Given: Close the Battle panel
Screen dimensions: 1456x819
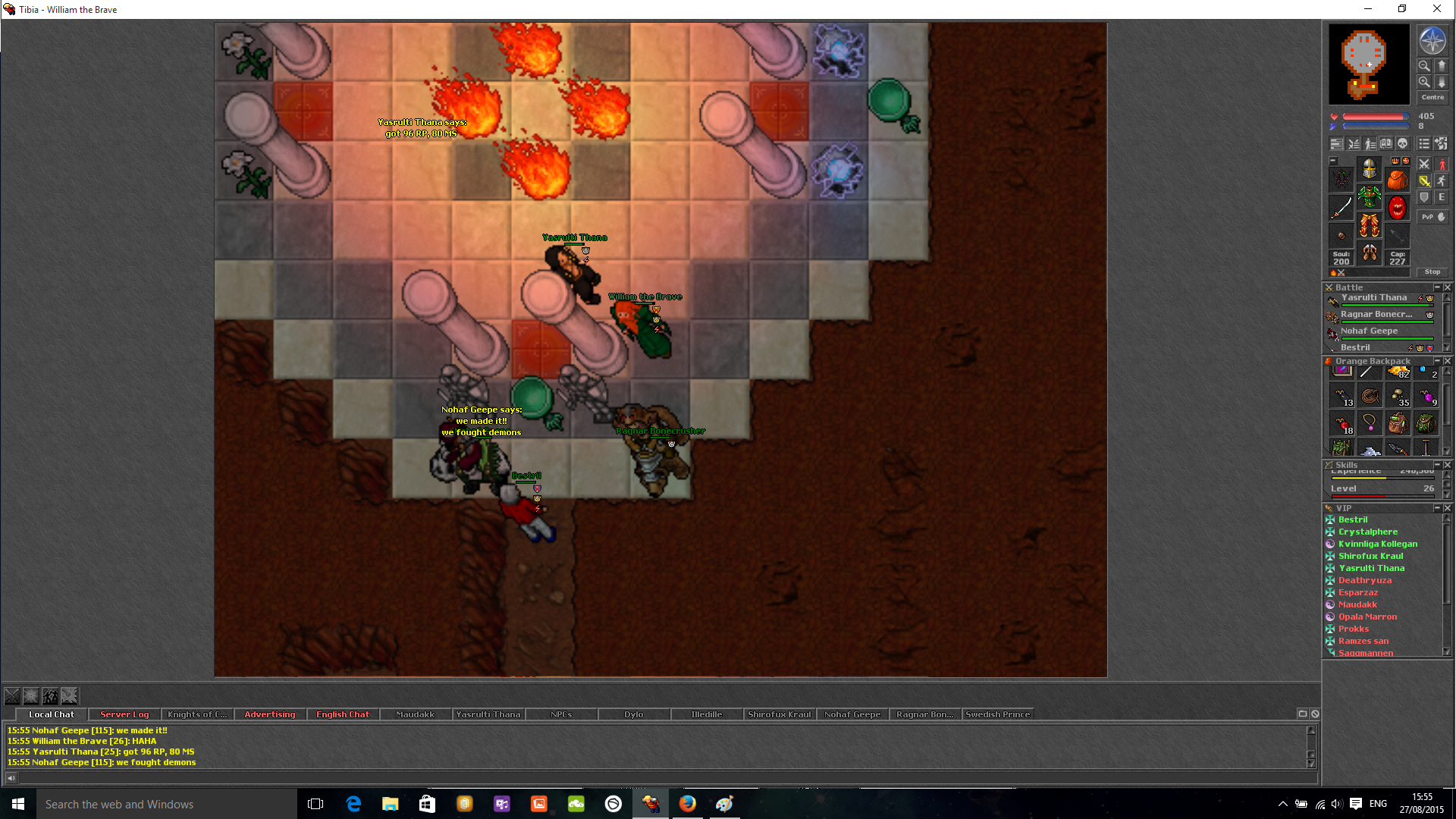Looking at the screenshot, I should [x=1448, y=287].
